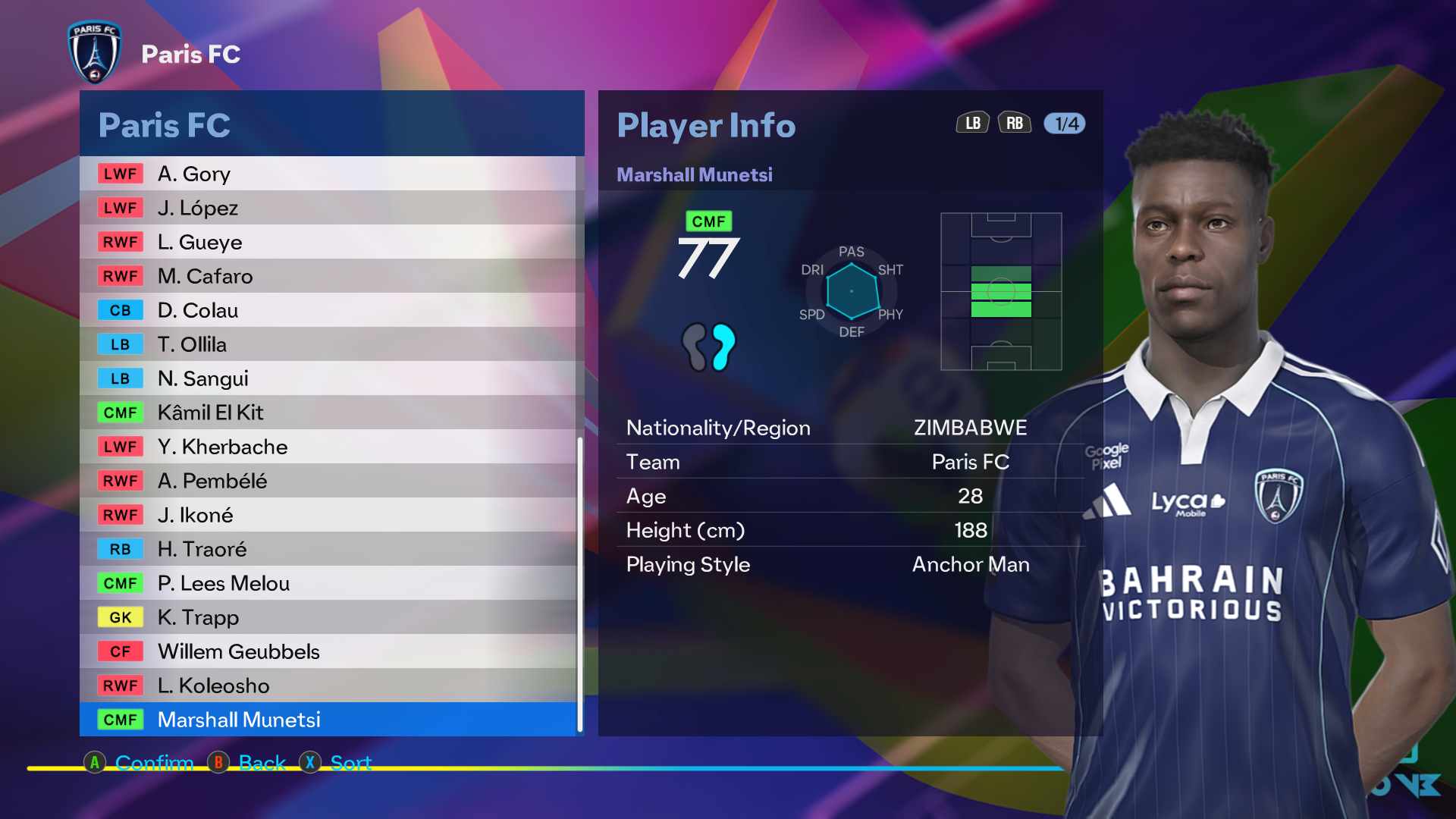This screenshot has width=1456, height=819.
Task: Select L. Gueye row
Action: [x=328, y=242]
